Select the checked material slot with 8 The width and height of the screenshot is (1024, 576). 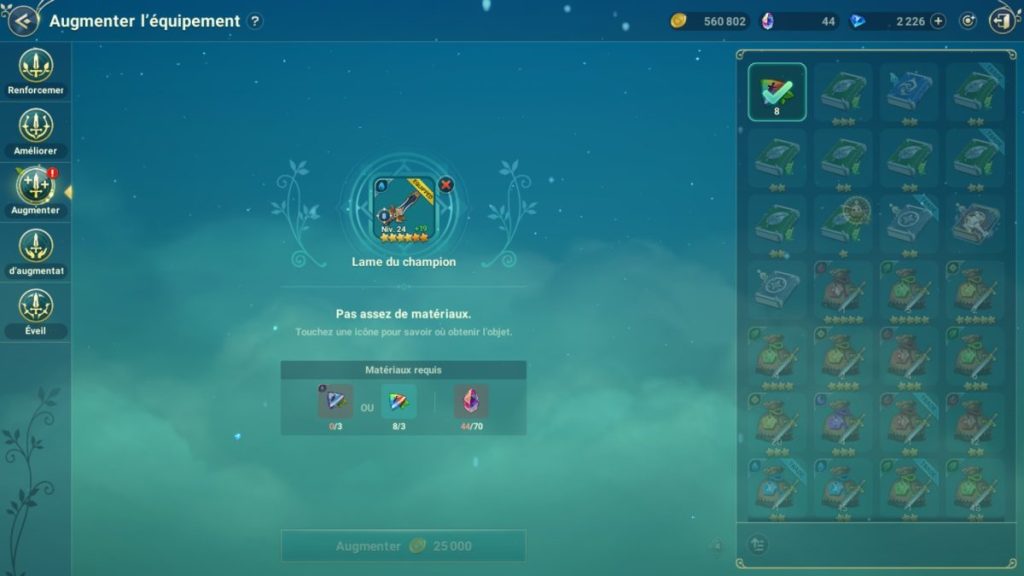coord(777,92)
